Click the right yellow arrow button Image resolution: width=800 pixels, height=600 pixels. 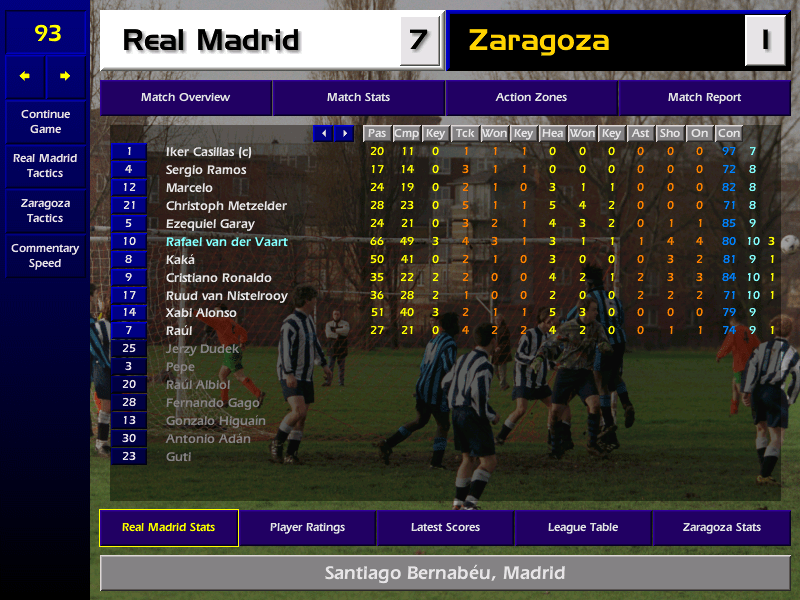66,76
